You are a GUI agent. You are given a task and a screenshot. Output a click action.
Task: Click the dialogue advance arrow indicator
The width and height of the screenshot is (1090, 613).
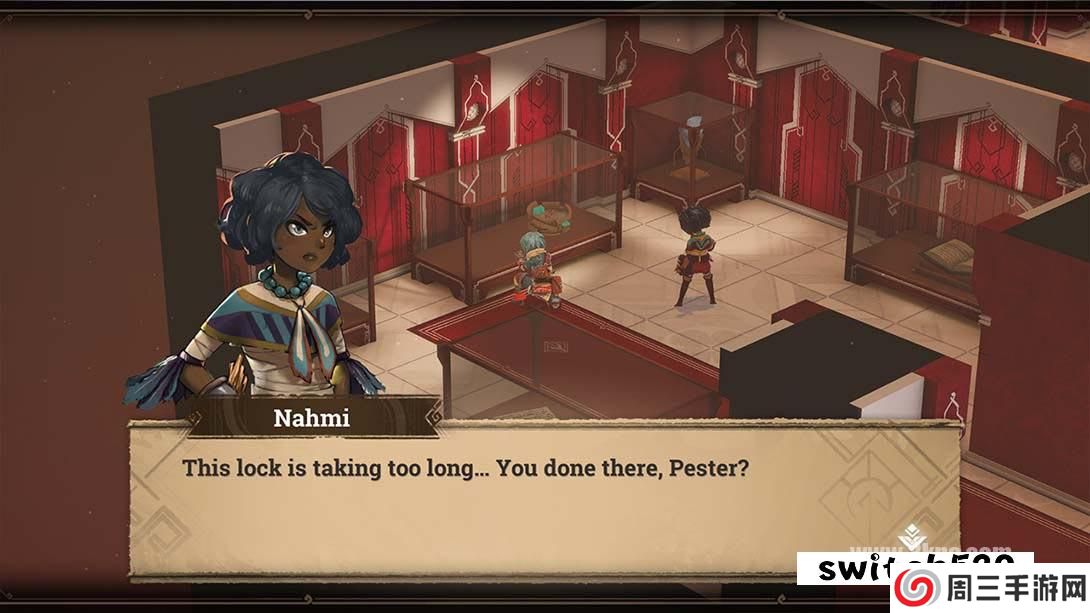[x=910, y=540]
